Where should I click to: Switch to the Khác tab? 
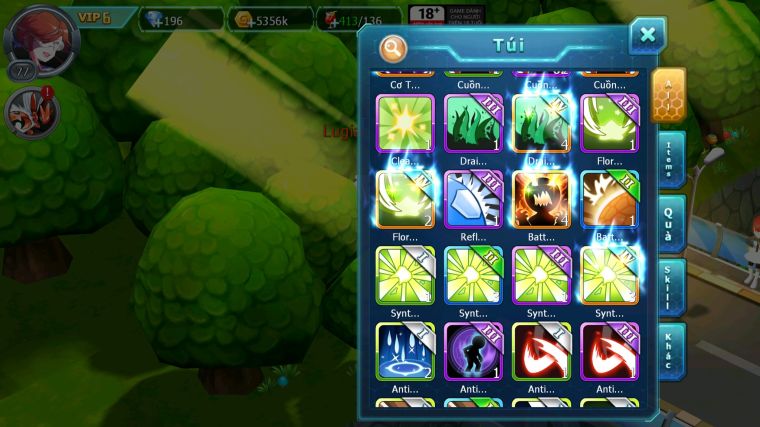click(670, 351)
